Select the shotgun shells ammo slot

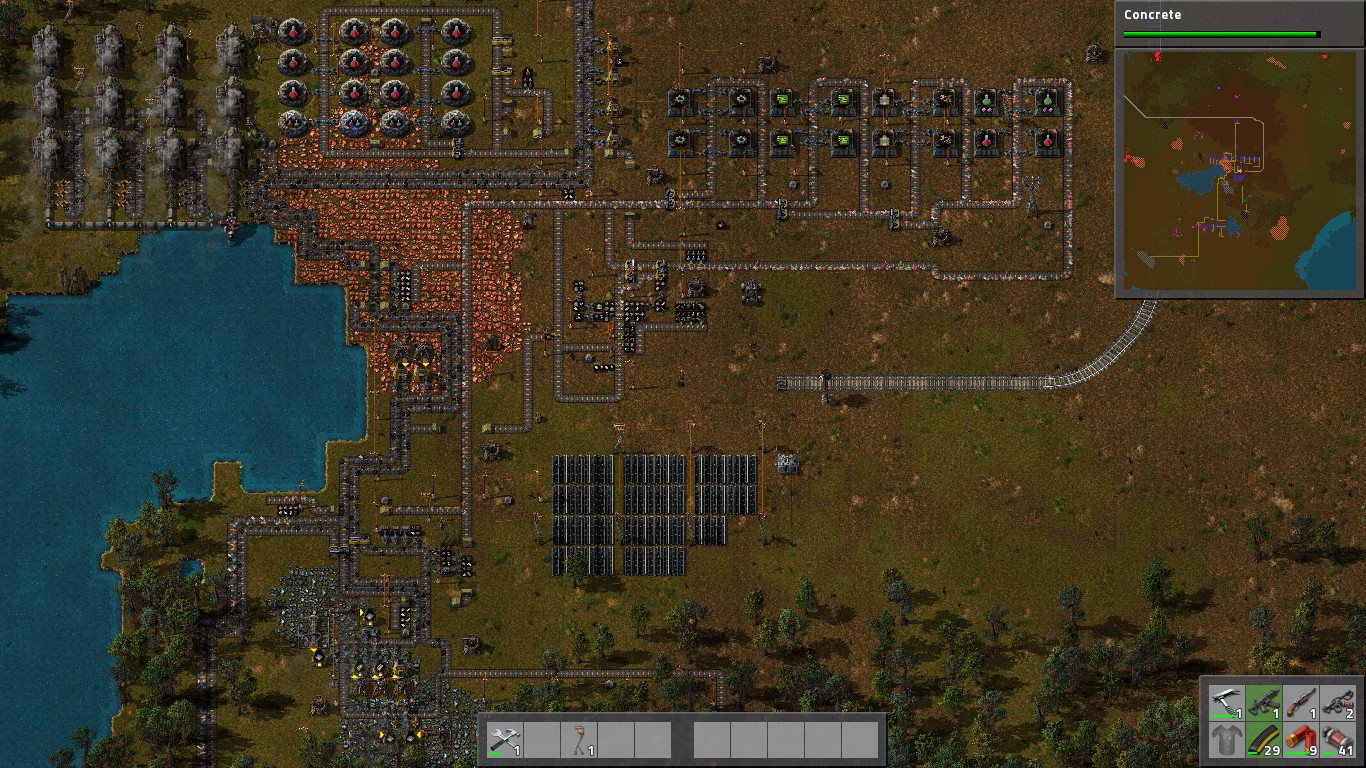(1299, 741)
